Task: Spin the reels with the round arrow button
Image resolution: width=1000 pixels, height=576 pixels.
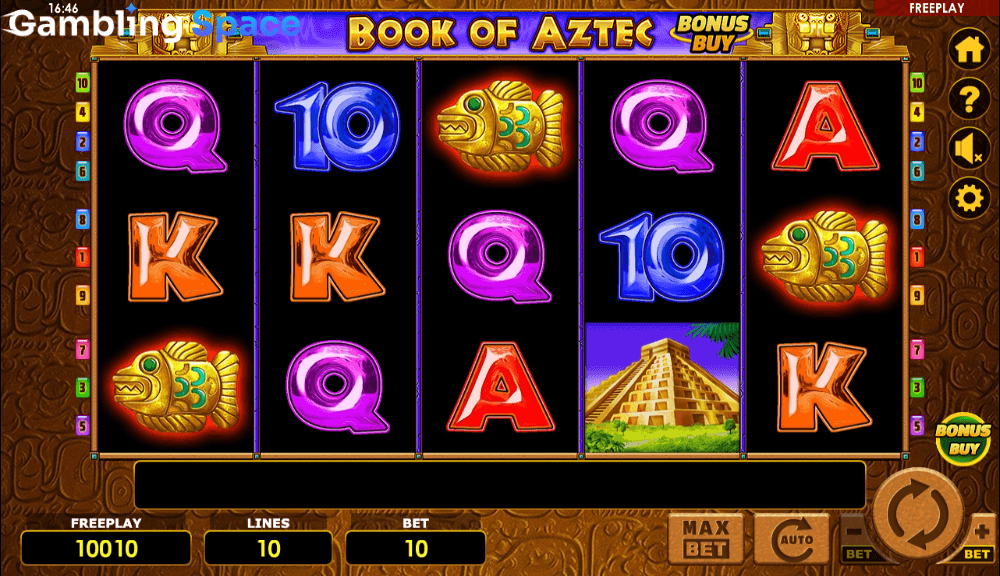Action: click(x=917, y=514)
